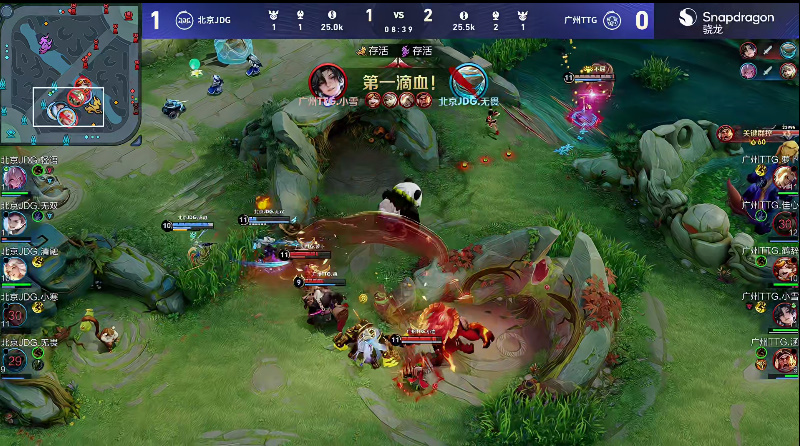Click the minimap in the corner
800x446 pixels.
69,72
